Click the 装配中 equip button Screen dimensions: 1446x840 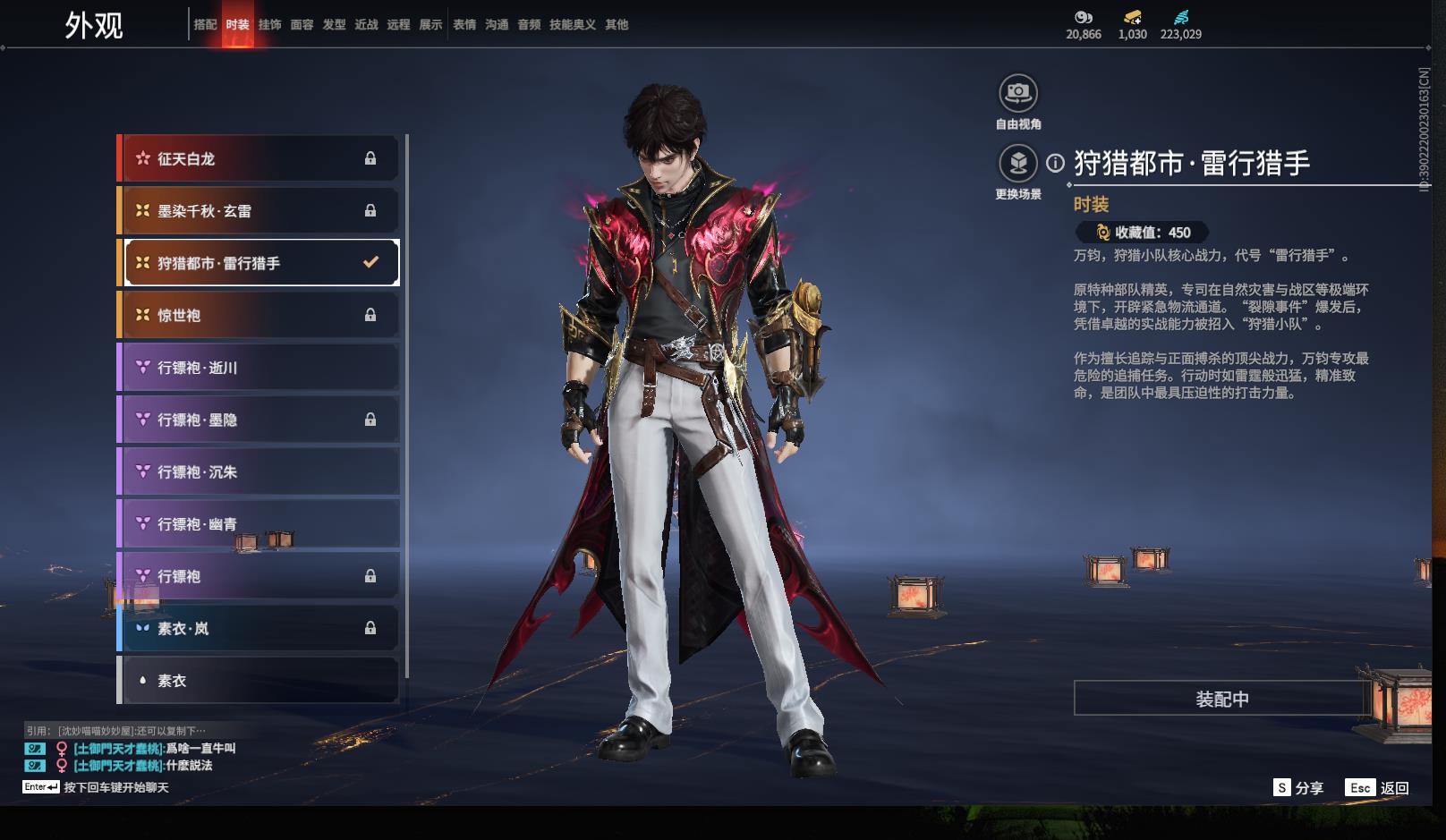click(1221, 699)
